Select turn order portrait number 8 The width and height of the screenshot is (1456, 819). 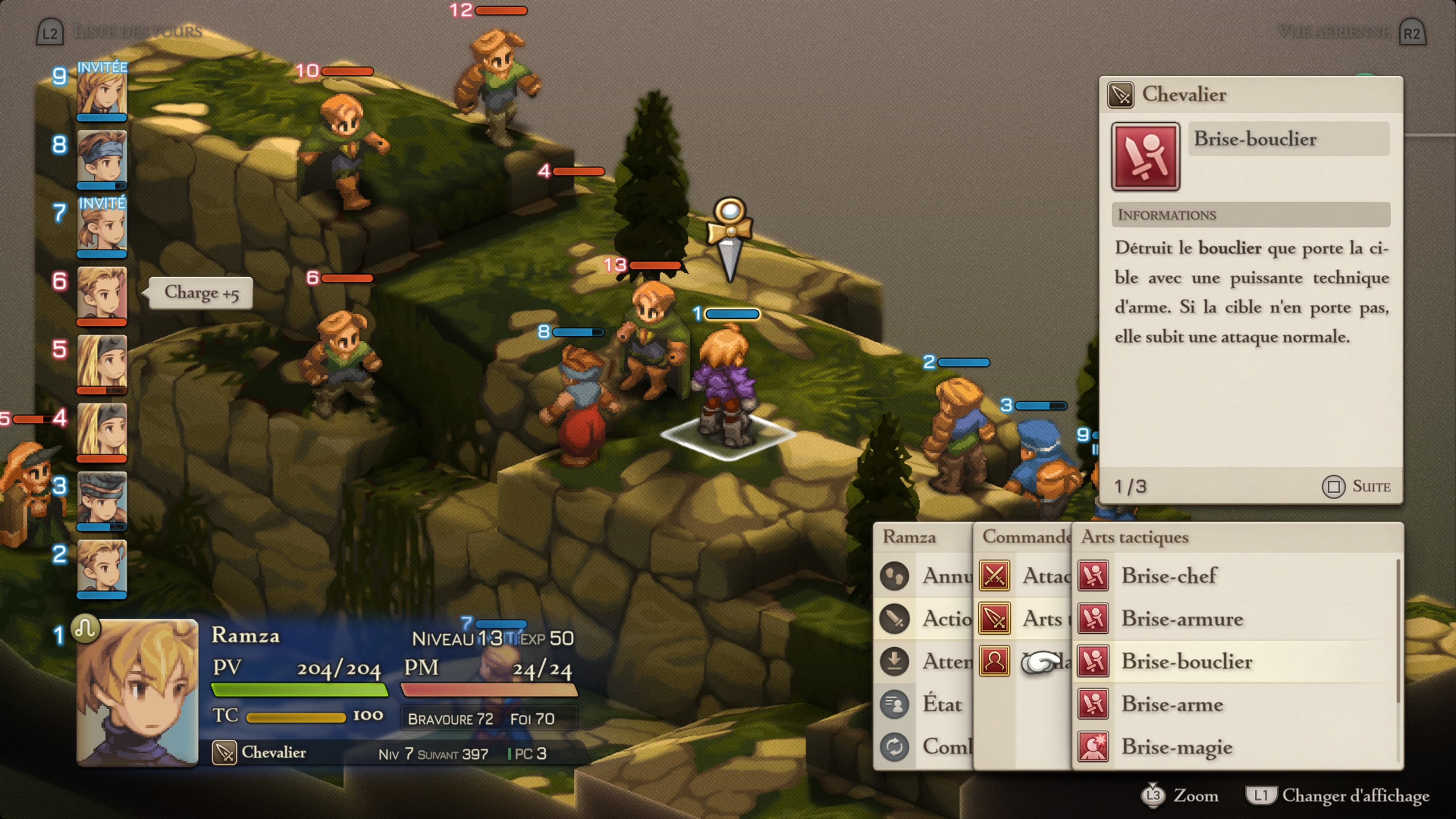(102, 158)
